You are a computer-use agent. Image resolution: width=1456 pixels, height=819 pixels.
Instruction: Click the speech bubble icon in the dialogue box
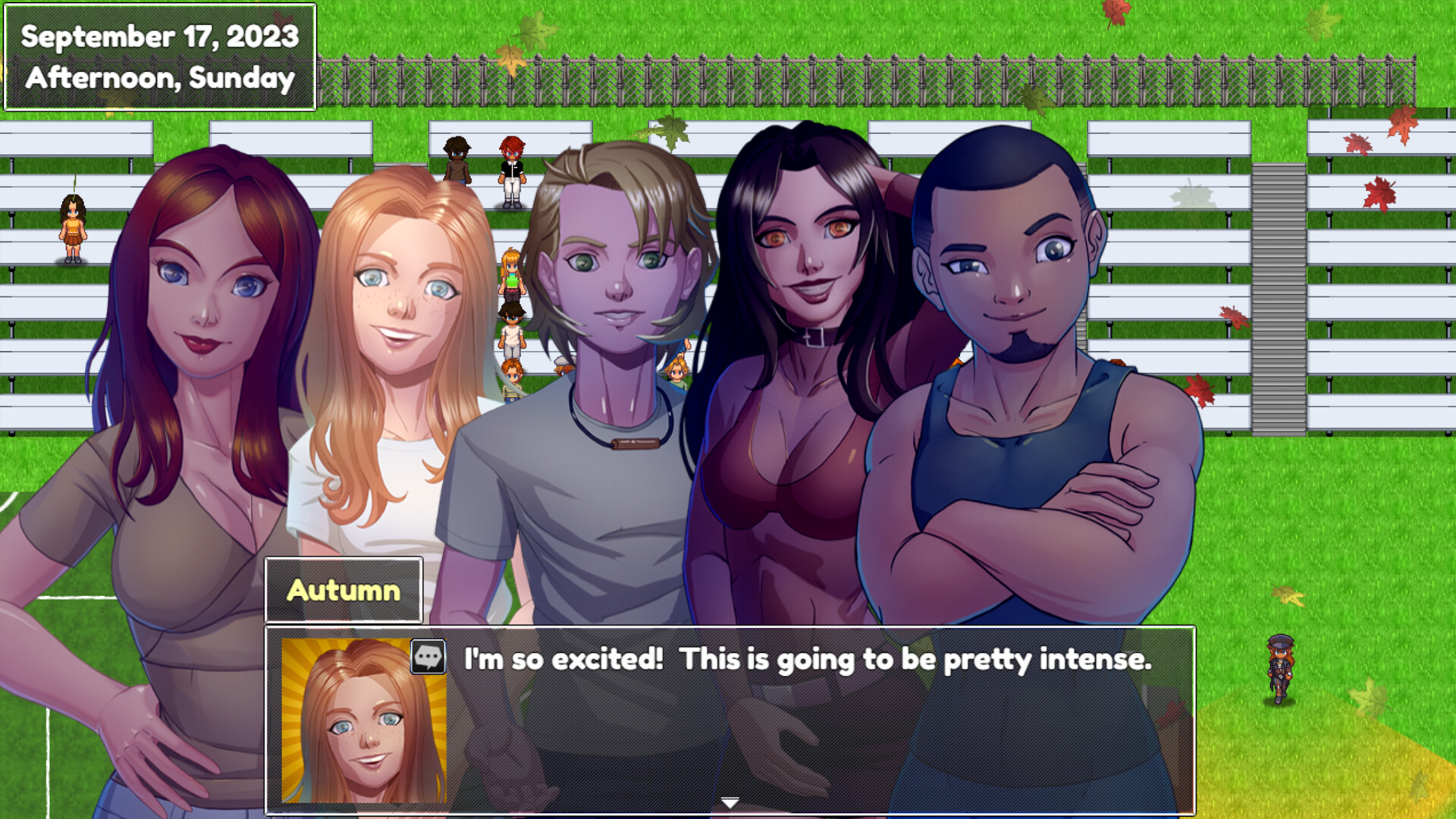(x=430, y=657)
